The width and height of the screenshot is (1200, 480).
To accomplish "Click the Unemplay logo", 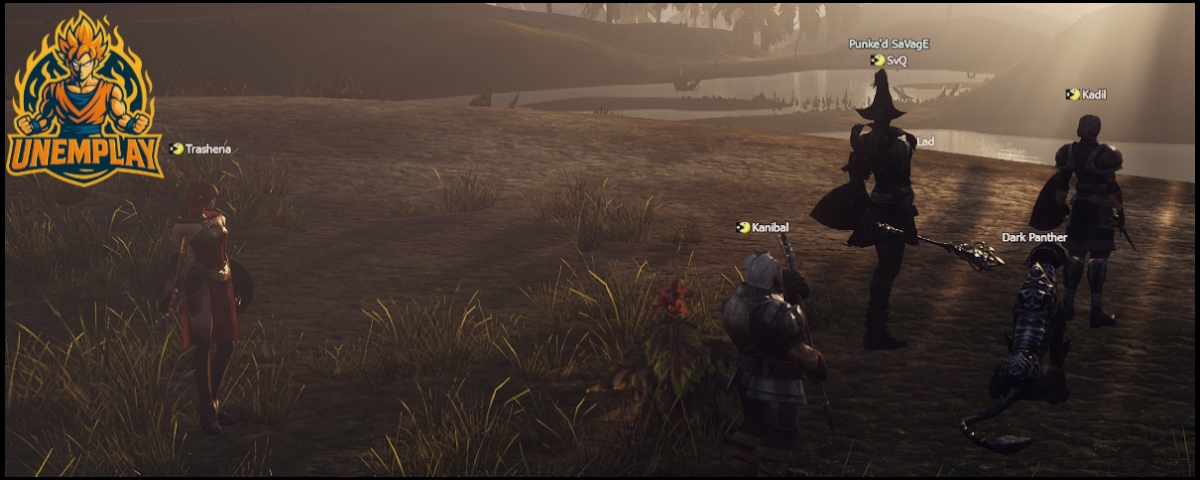I will 84,96.
